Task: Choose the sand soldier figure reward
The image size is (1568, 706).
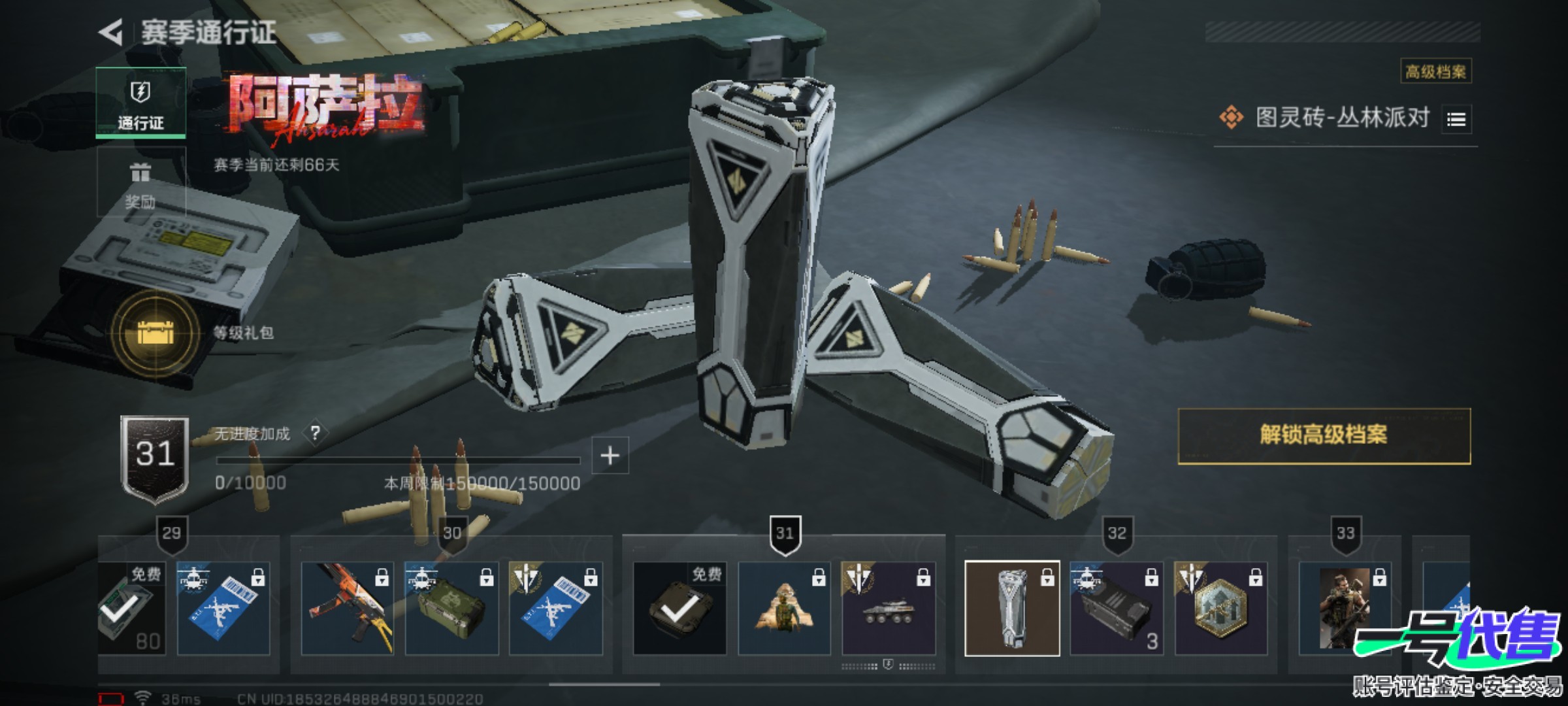Action: (x=784, y=609)
